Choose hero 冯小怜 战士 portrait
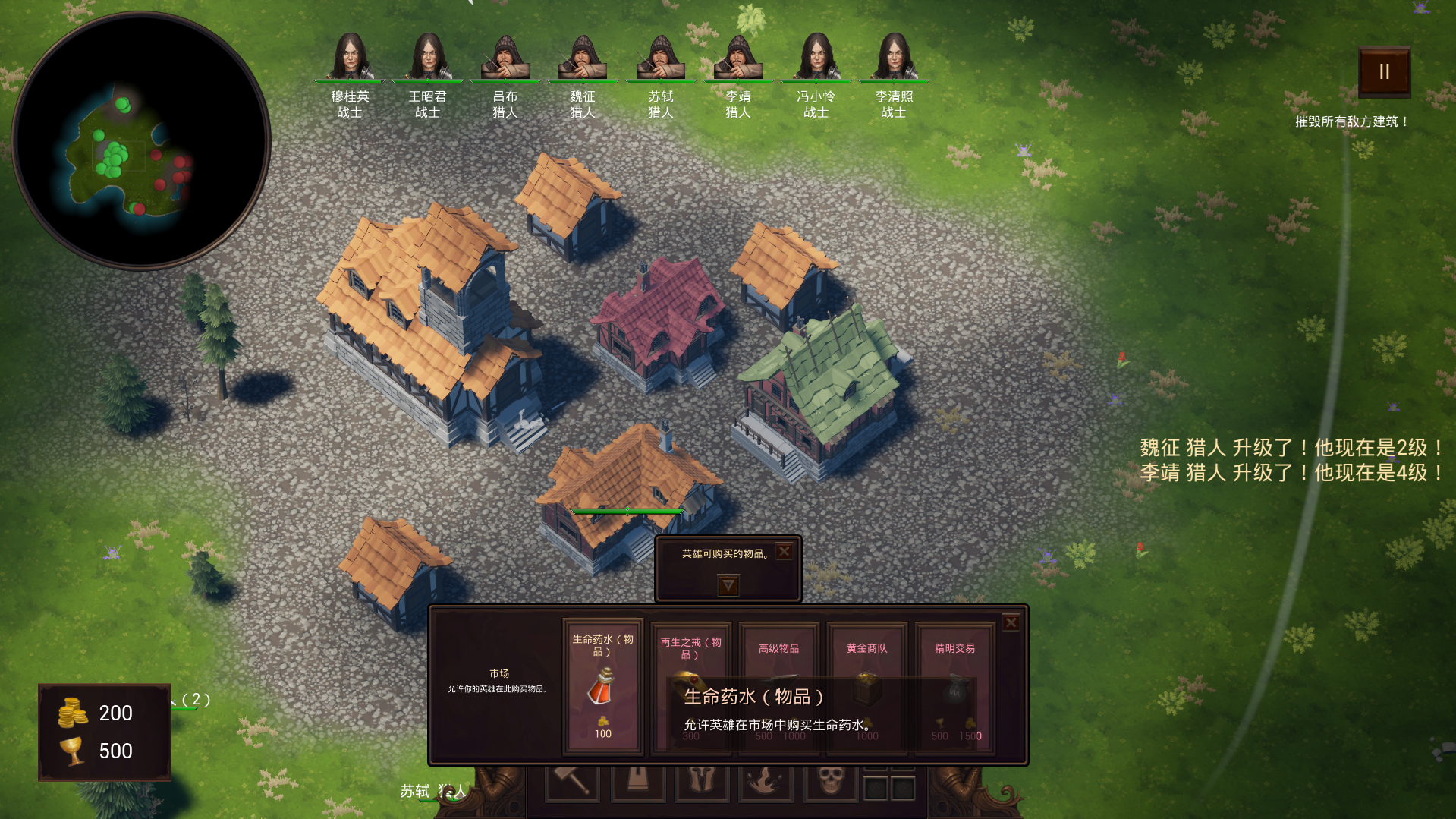This screenshot has height=819, width=1456. pos(816,57)
